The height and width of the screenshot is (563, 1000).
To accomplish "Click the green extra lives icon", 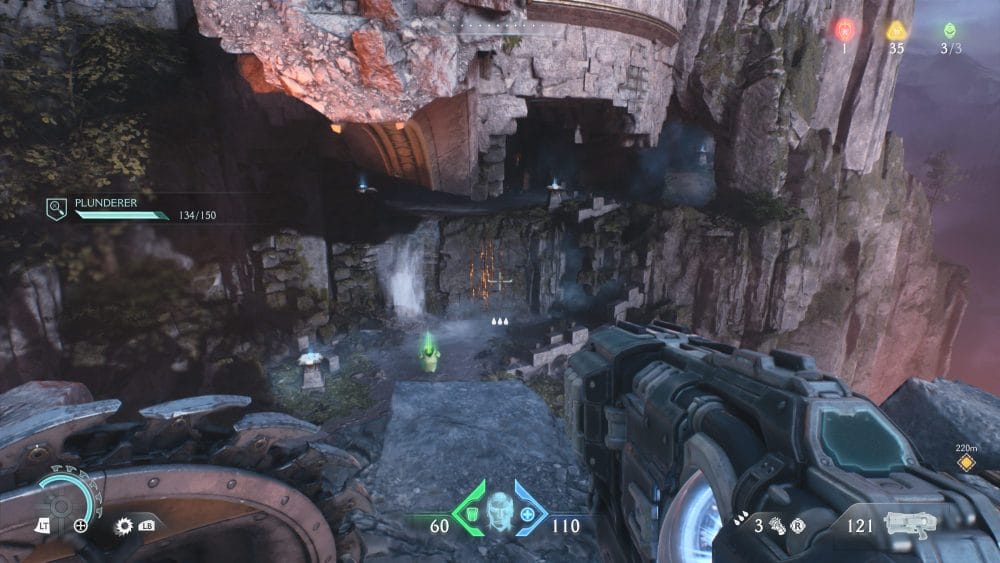I will (948, 31).
